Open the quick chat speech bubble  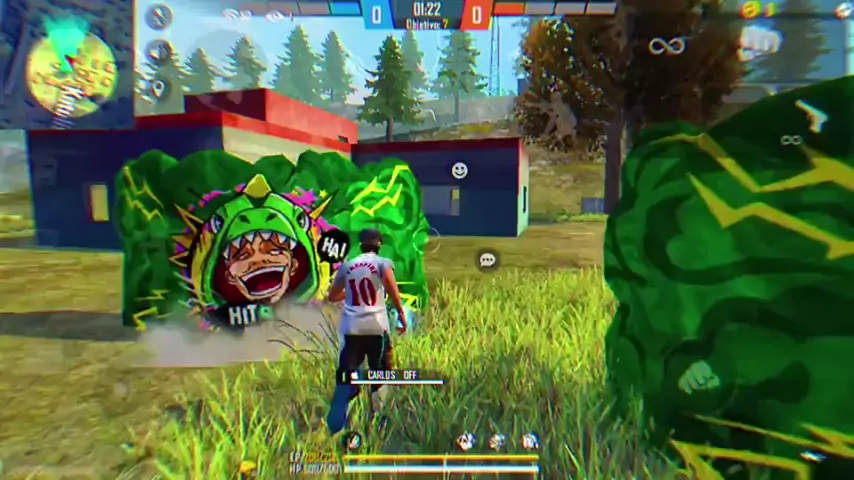coord(487,260)
